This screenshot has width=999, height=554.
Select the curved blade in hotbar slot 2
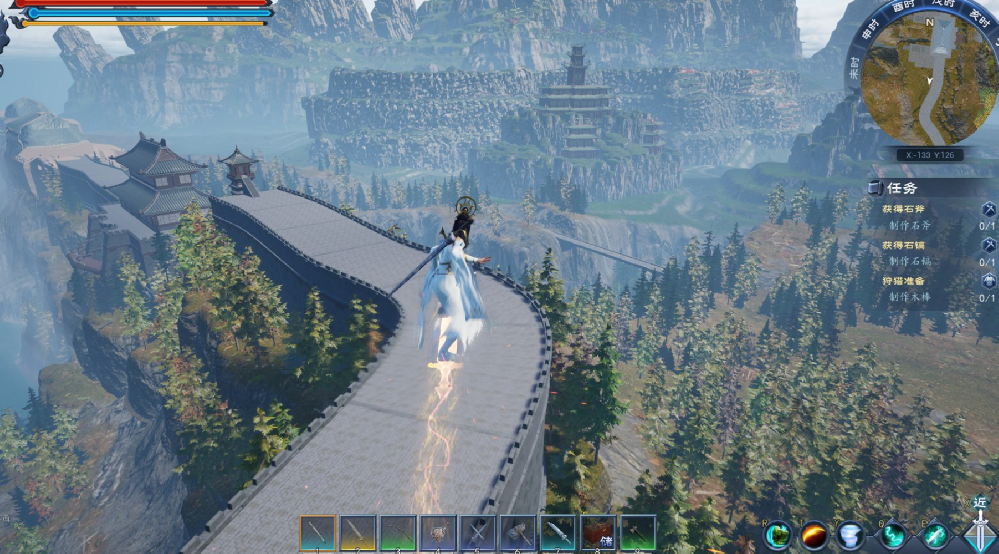(x=358, y=532)
